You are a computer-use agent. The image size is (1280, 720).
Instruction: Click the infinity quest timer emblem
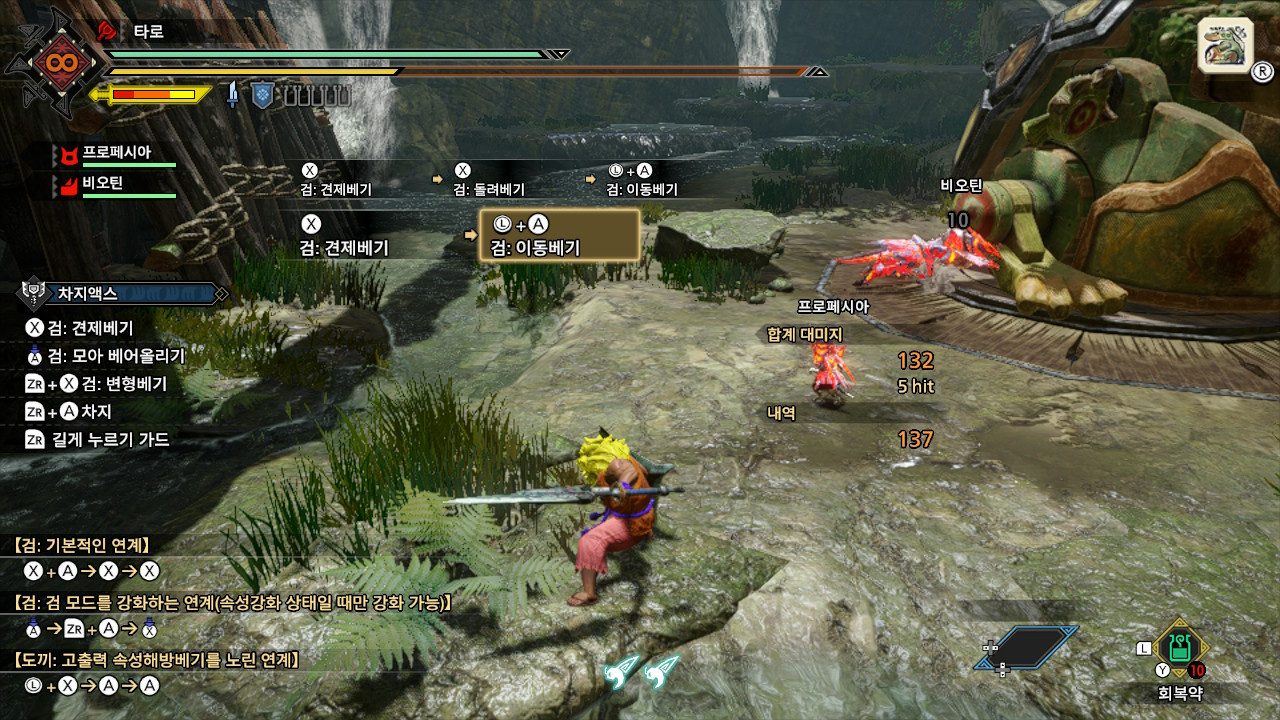point(52,62)
